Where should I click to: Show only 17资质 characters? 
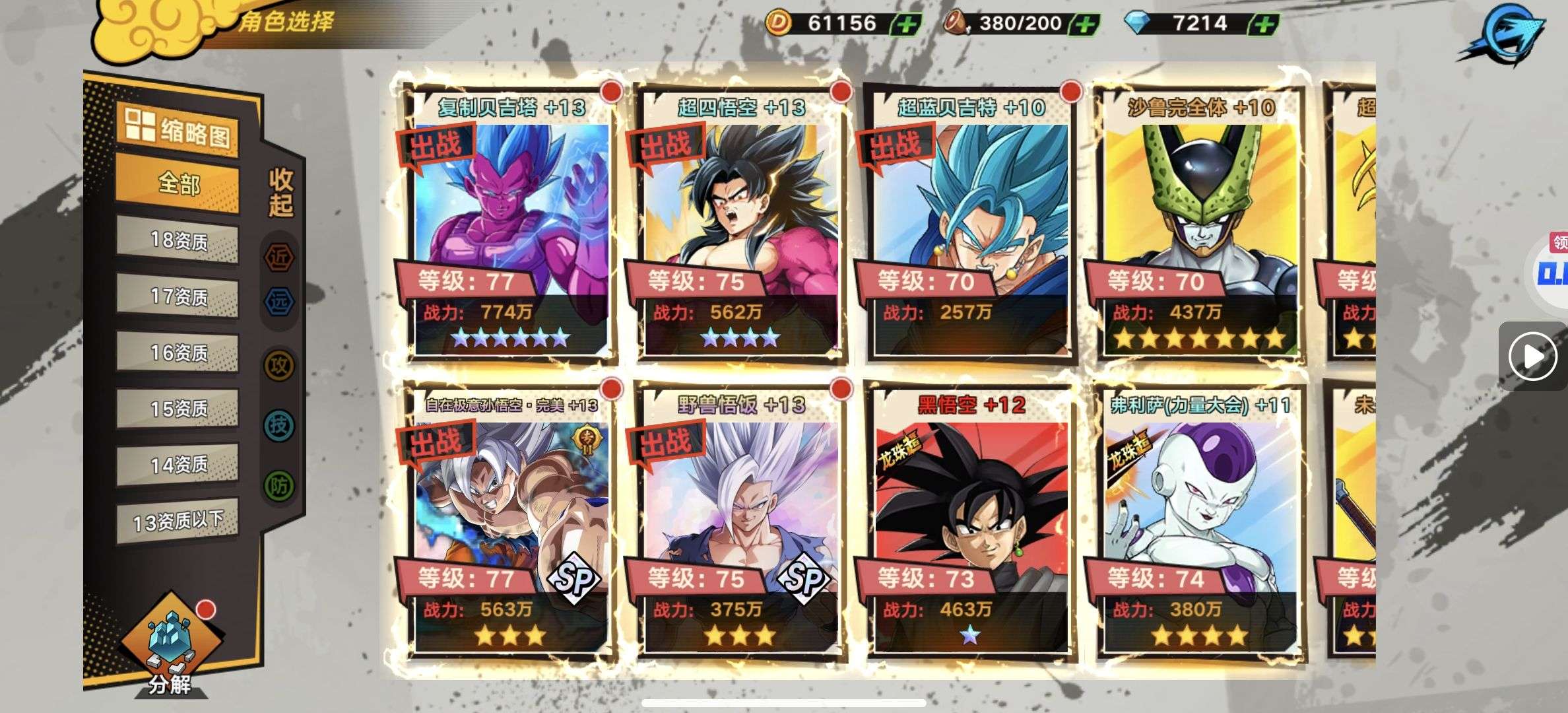178,297
